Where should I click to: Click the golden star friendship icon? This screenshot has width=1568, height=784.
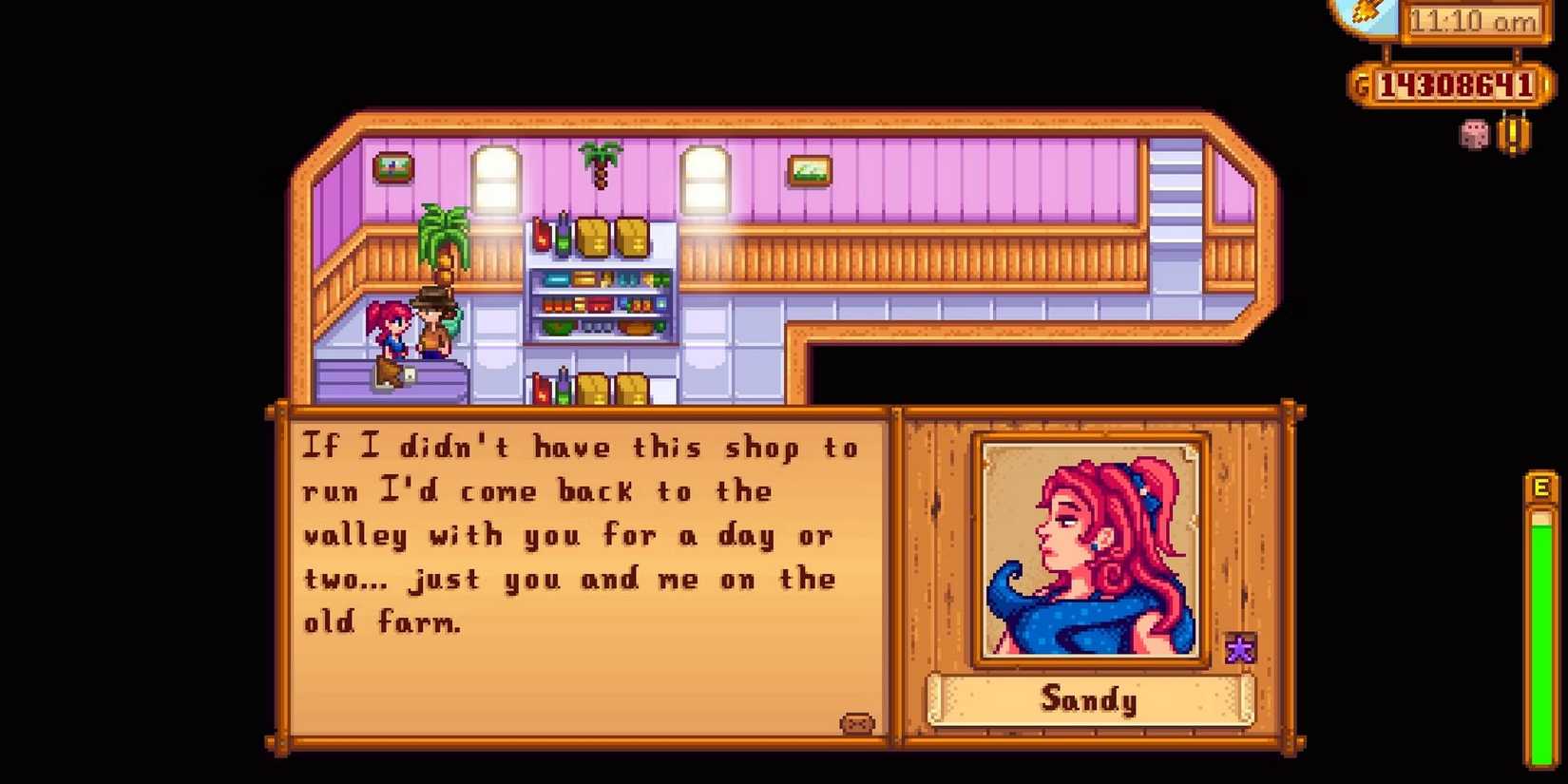(1240, 650)
